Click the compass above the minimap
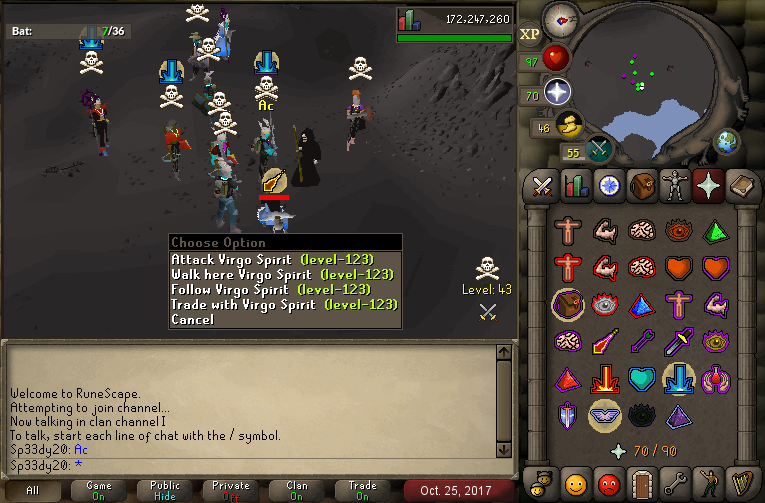The image size is (765, 503). pyautogui.click(x=559, y=19)
